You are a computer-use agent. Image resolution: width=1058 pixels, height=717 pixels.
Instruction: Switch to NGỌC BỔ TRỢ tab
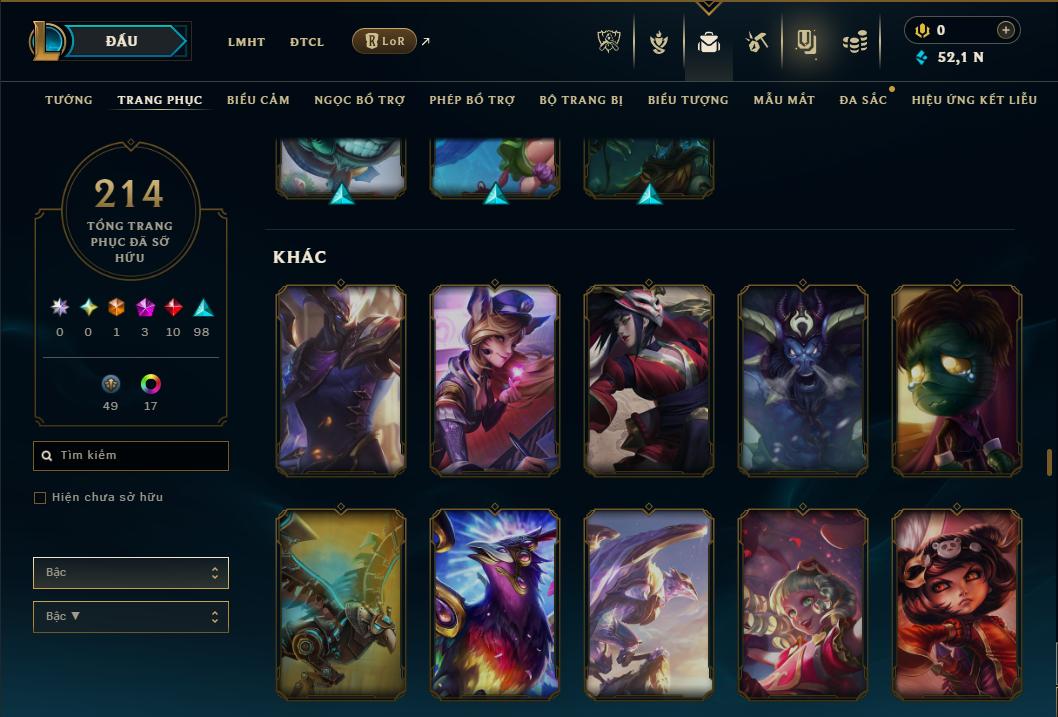[x=360, y=100]
